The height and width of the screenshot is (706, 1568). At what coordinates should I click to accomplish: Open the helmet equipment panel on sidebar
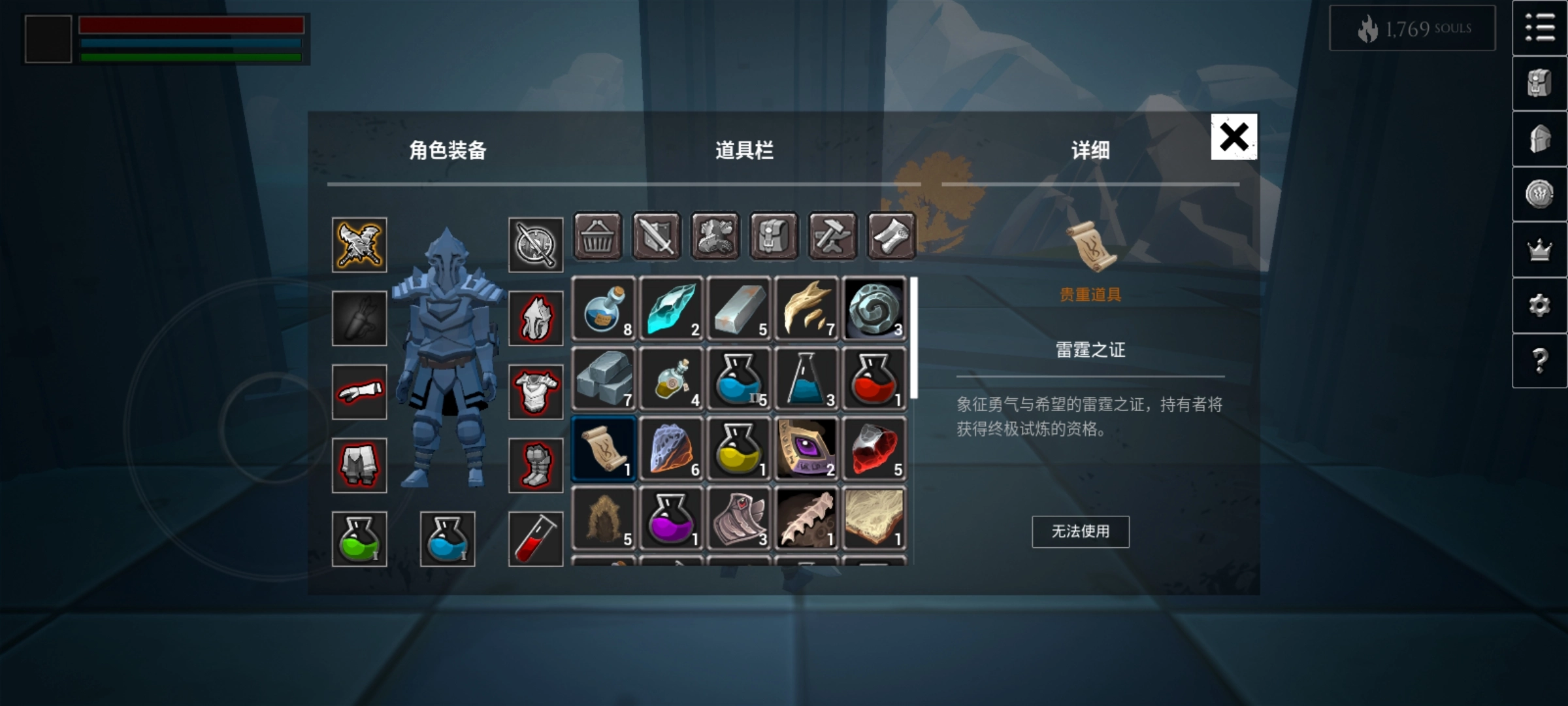pyautogui.click(x=1540, y=138)
